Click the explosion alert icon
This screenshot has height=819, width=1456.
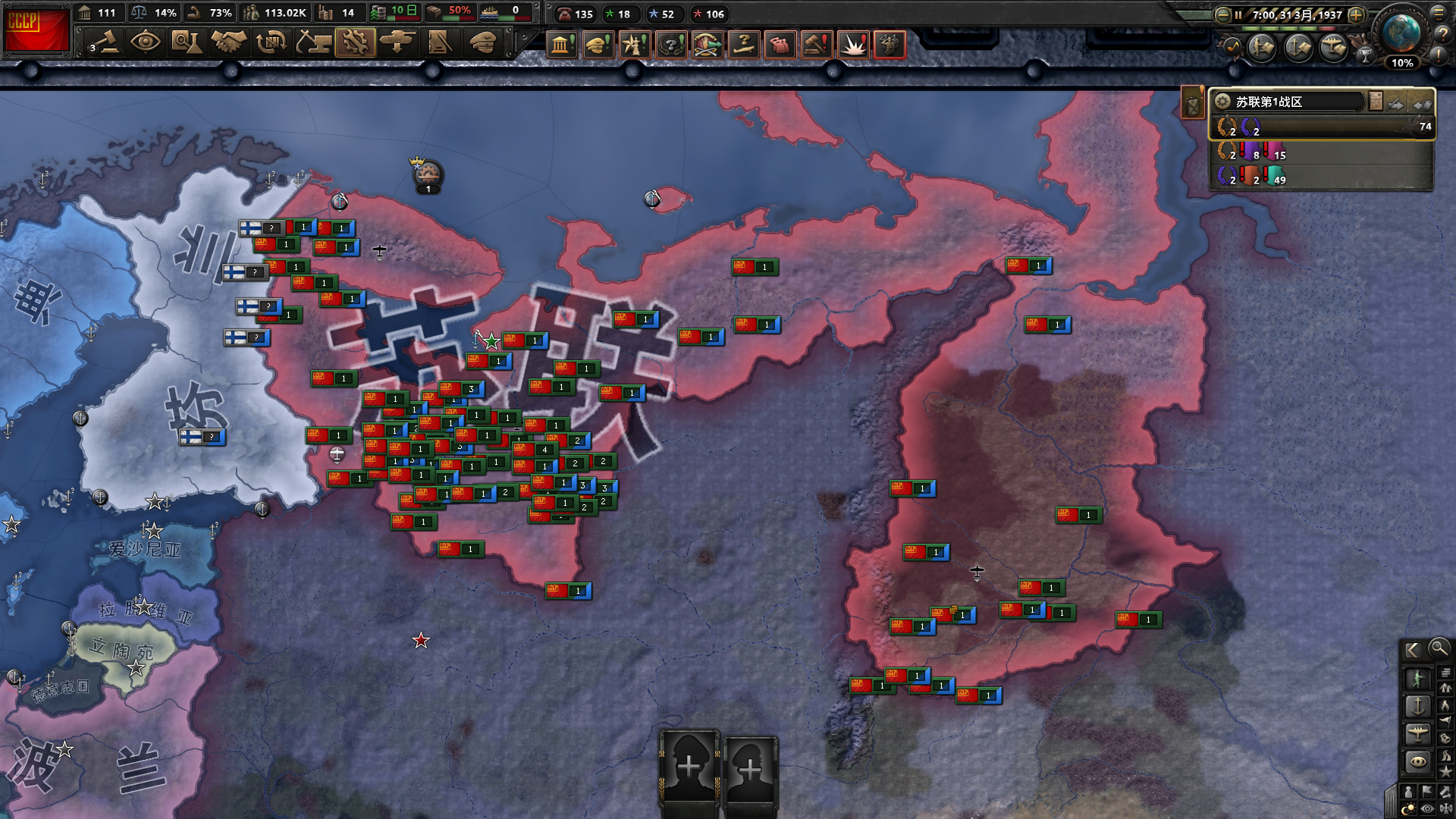pos(853,45)
